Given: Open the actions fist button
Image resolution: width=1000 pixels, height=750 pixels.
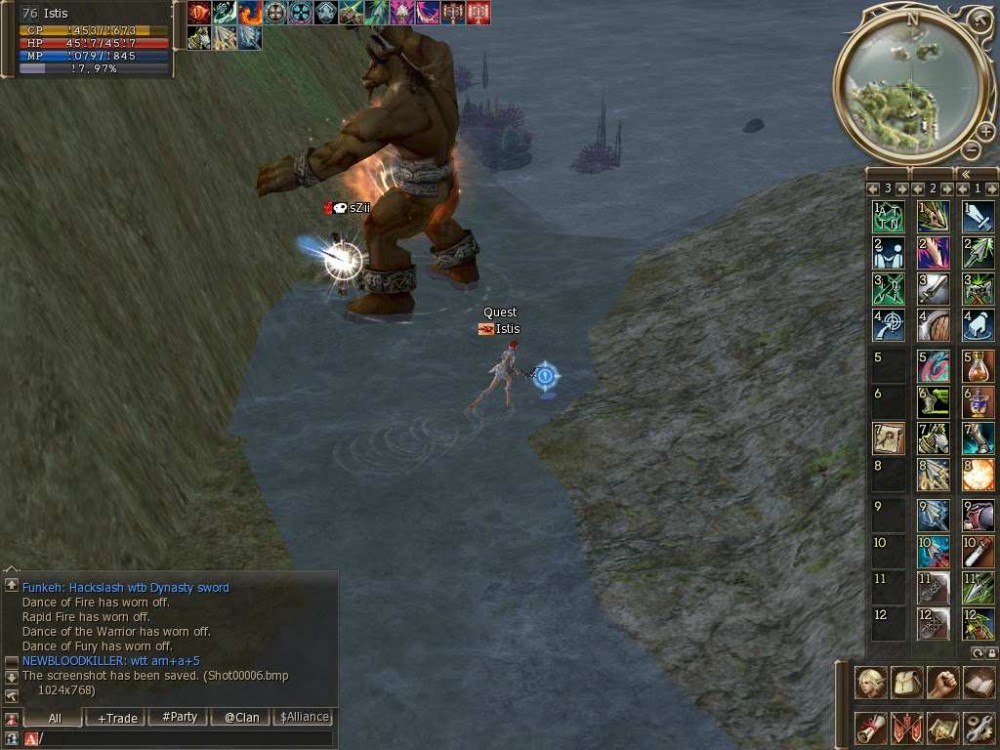Looking at the screenshot, I should [943, 682].
